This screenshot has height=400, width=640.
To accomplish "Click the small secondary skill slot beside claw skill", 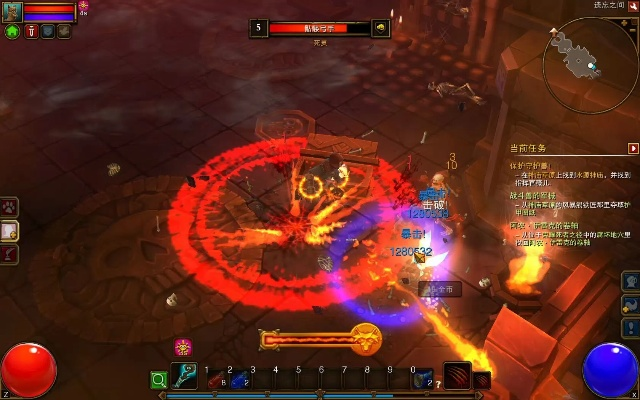I will (482, 379).
